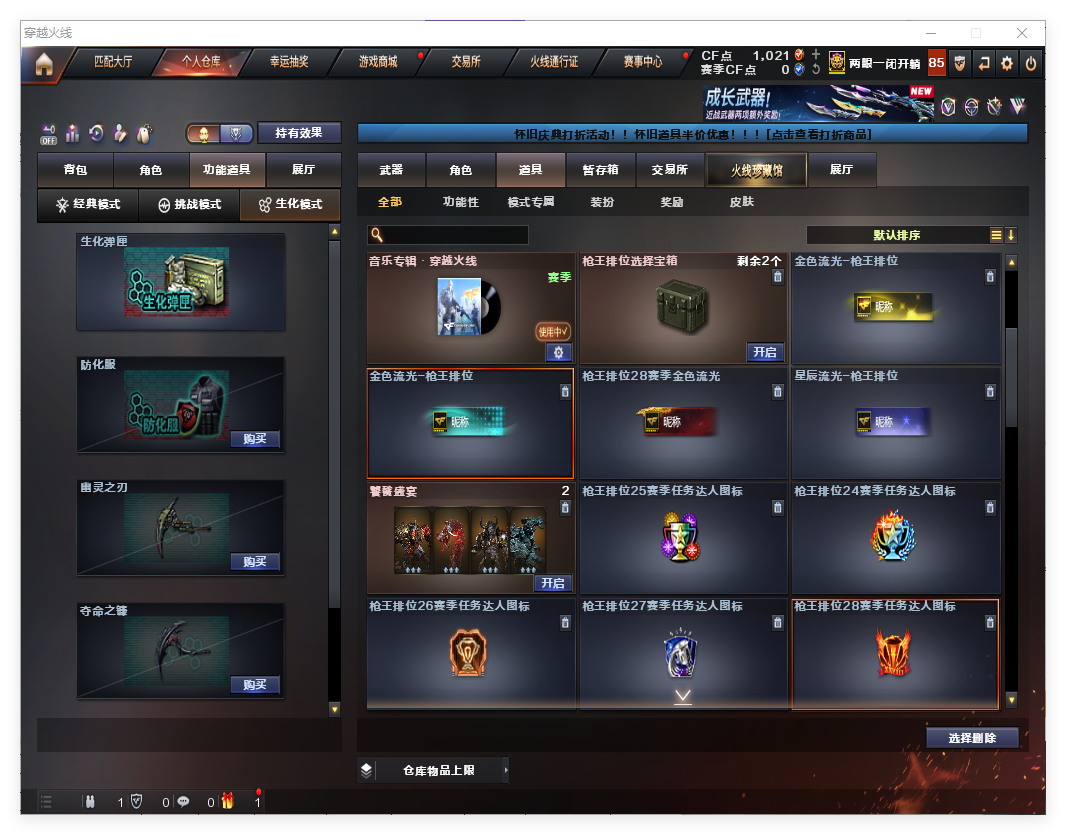Switch to the 武器 weapons tab
The width and height of the screenshot is (1066, 835).
[x=391, y=170]
